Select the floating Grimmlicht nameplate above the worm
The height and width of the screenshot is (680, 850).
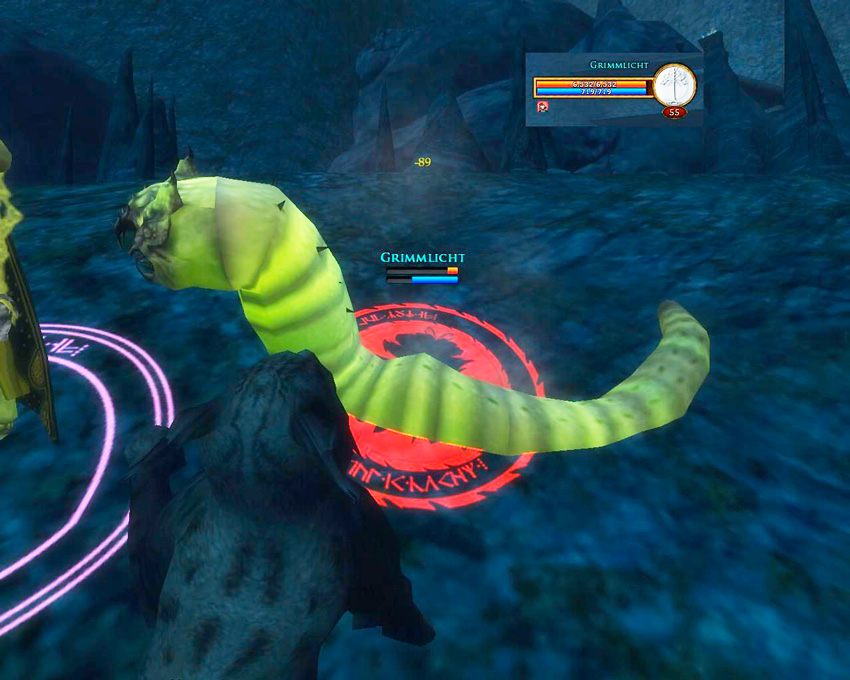coord(422,258)
